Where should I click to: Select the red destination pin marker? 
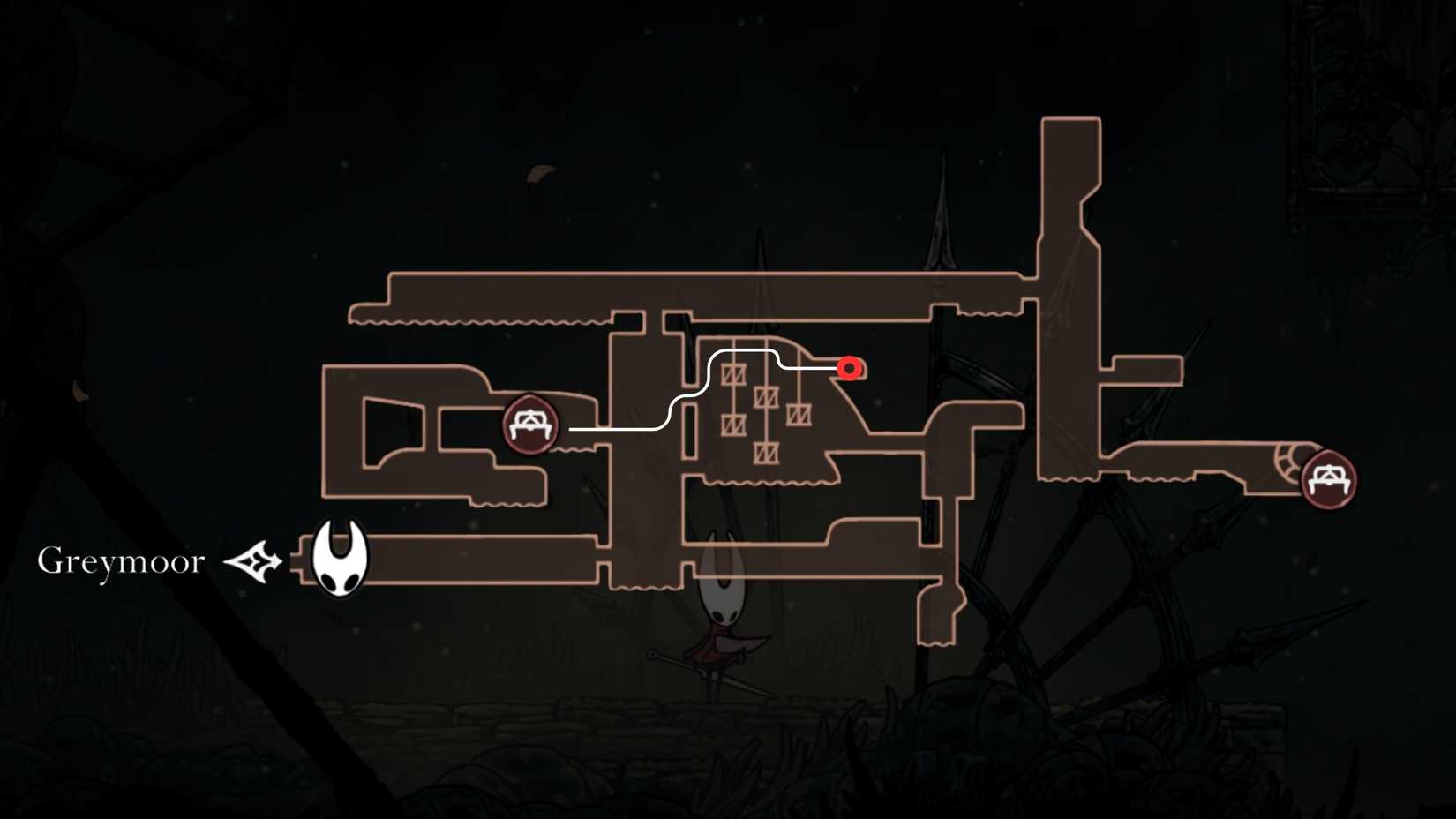(x=849, y=369)
